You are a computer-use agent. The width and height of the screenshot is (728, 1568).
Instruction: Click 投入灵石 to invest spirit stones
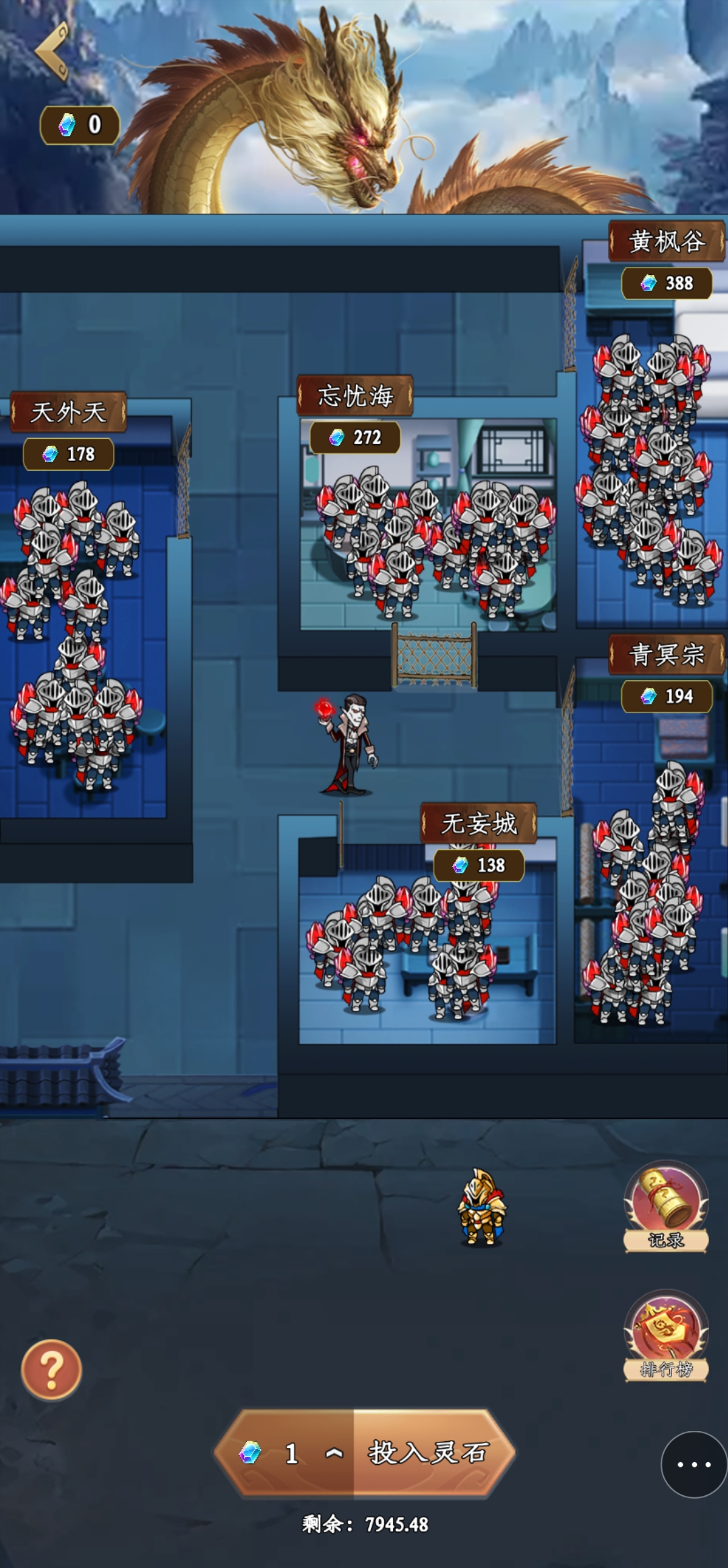(x=428, y=1453)
